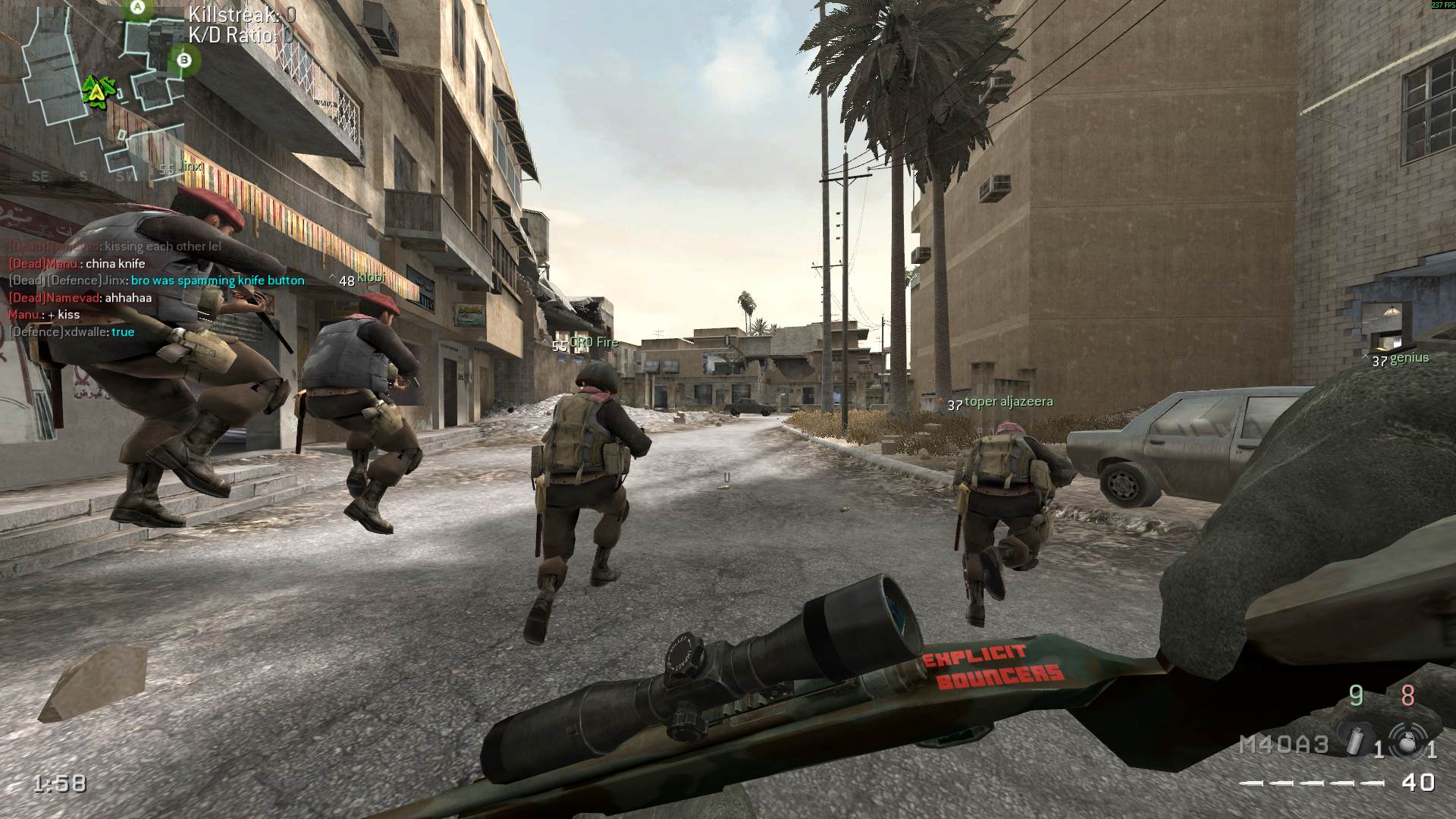The image size is (1456, 819).
Task: Click Jinx's knife button chat message
Action: [x=156, y=281]
